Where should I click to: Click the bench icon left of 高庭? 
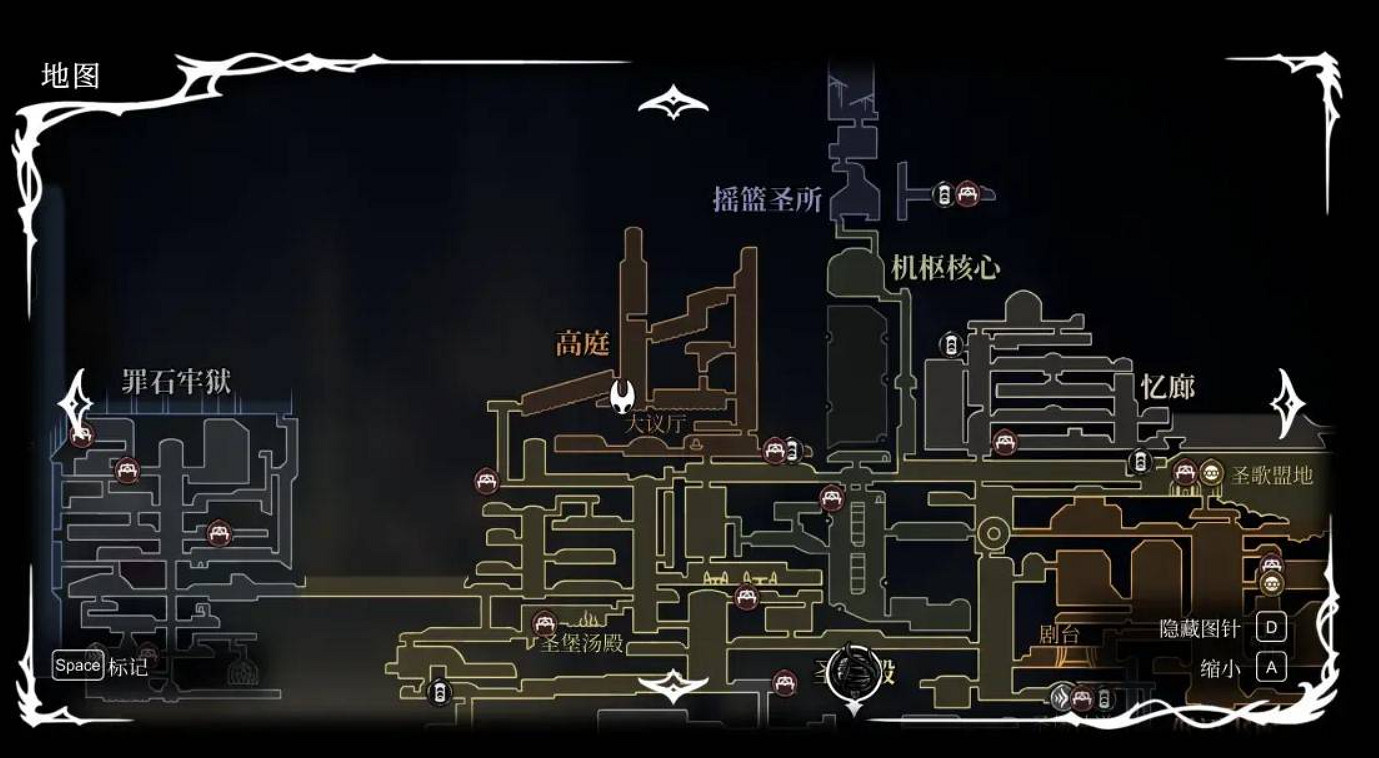click(x=485, y=480)
